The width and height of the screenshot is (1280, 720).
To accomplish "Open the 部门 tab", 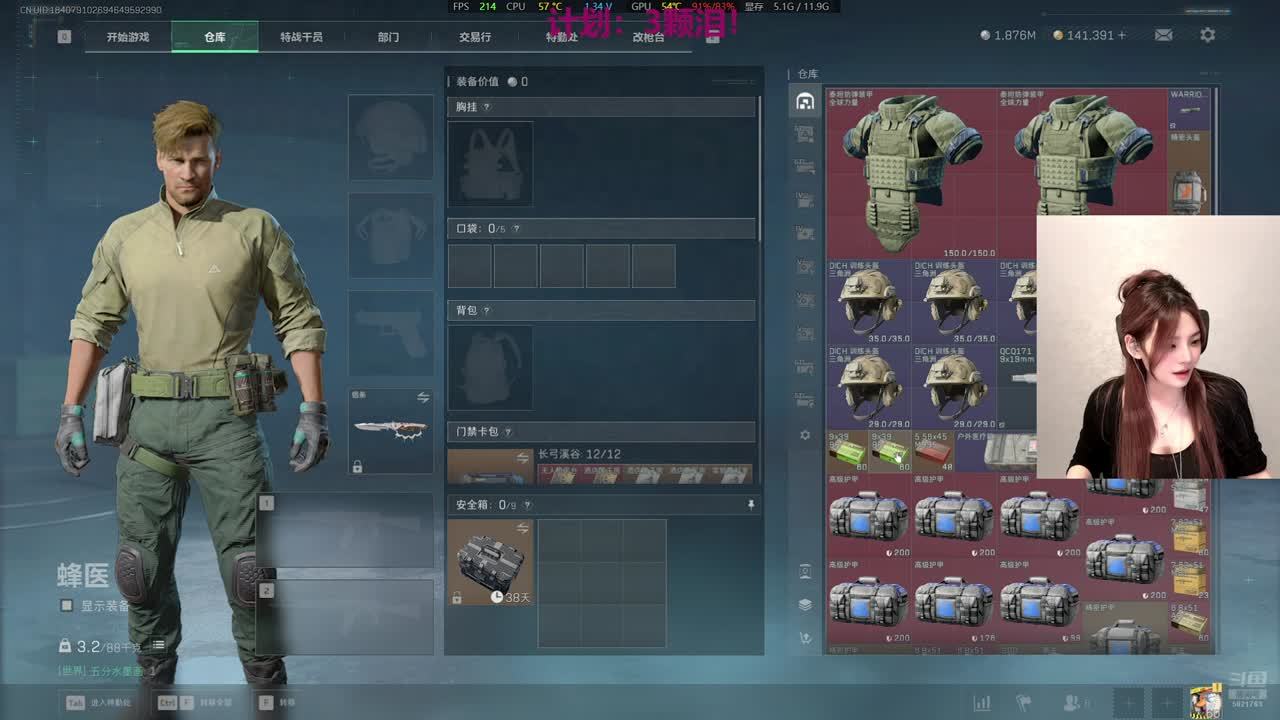I will tap(388, 37).
